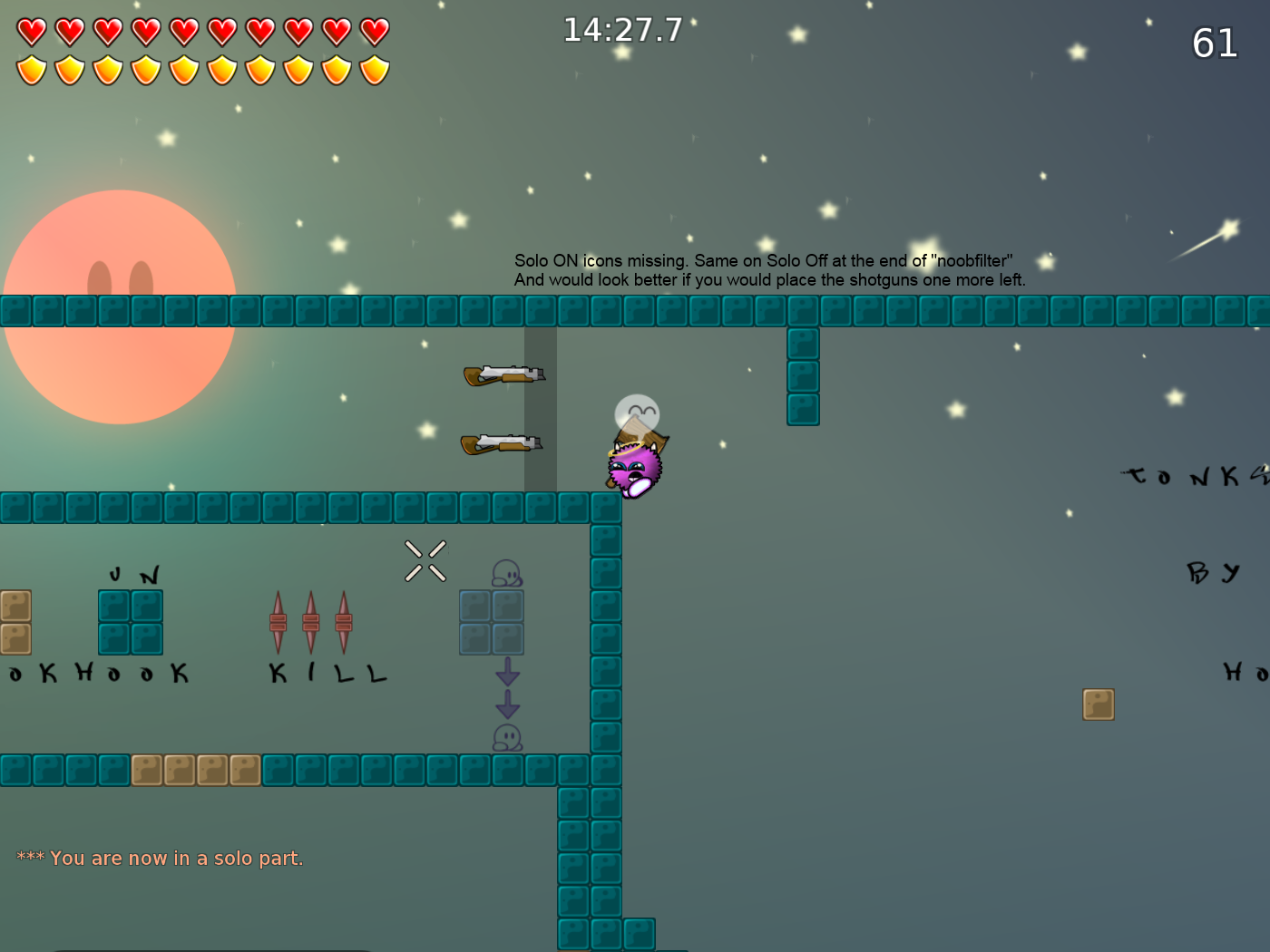Viewport: 1270px width, 952px height.
Task: Pick up the upper shotgun weapon
Action: click(x=504, y=374)
